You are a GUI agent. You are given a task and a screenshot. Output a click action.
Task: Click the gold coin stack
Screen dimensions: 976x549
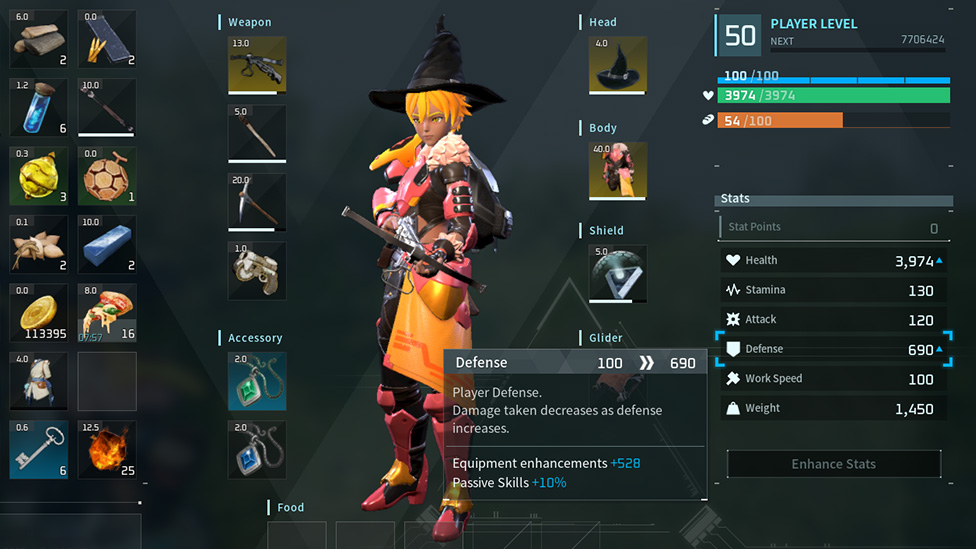point(39,313)
